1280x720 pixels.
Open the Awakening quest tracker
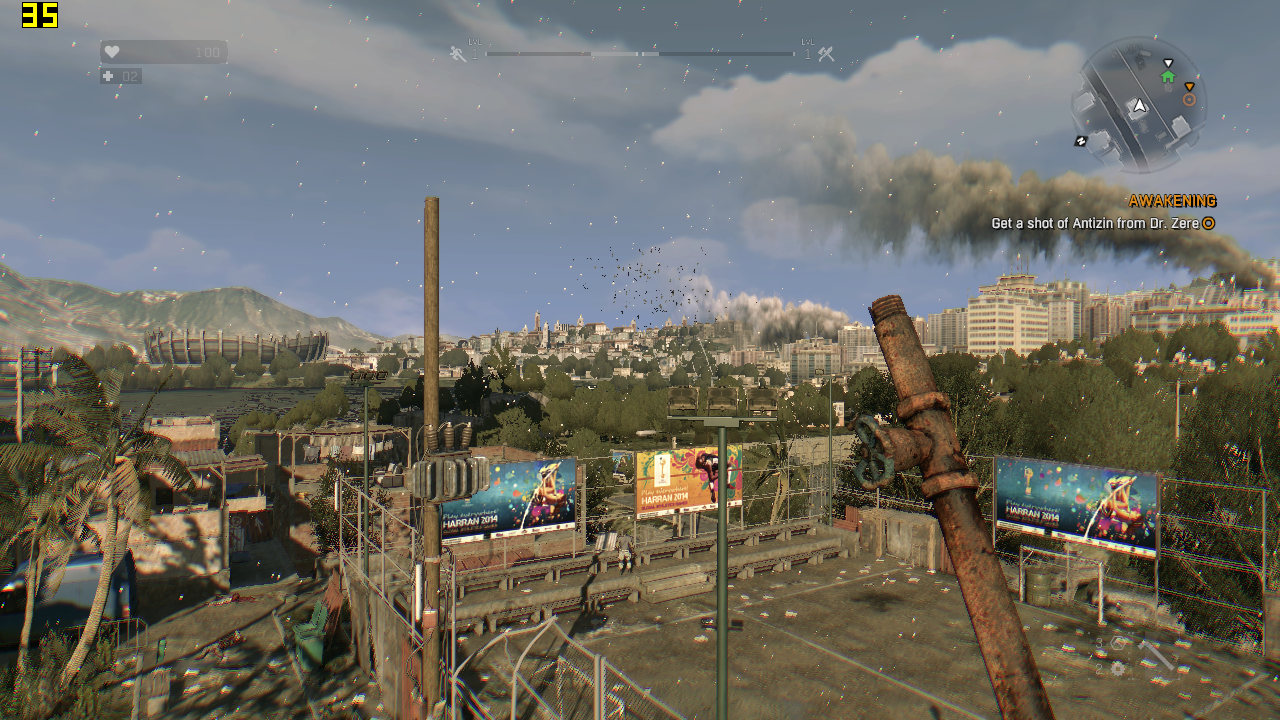pyautogui.click(x=1172, y=201)
